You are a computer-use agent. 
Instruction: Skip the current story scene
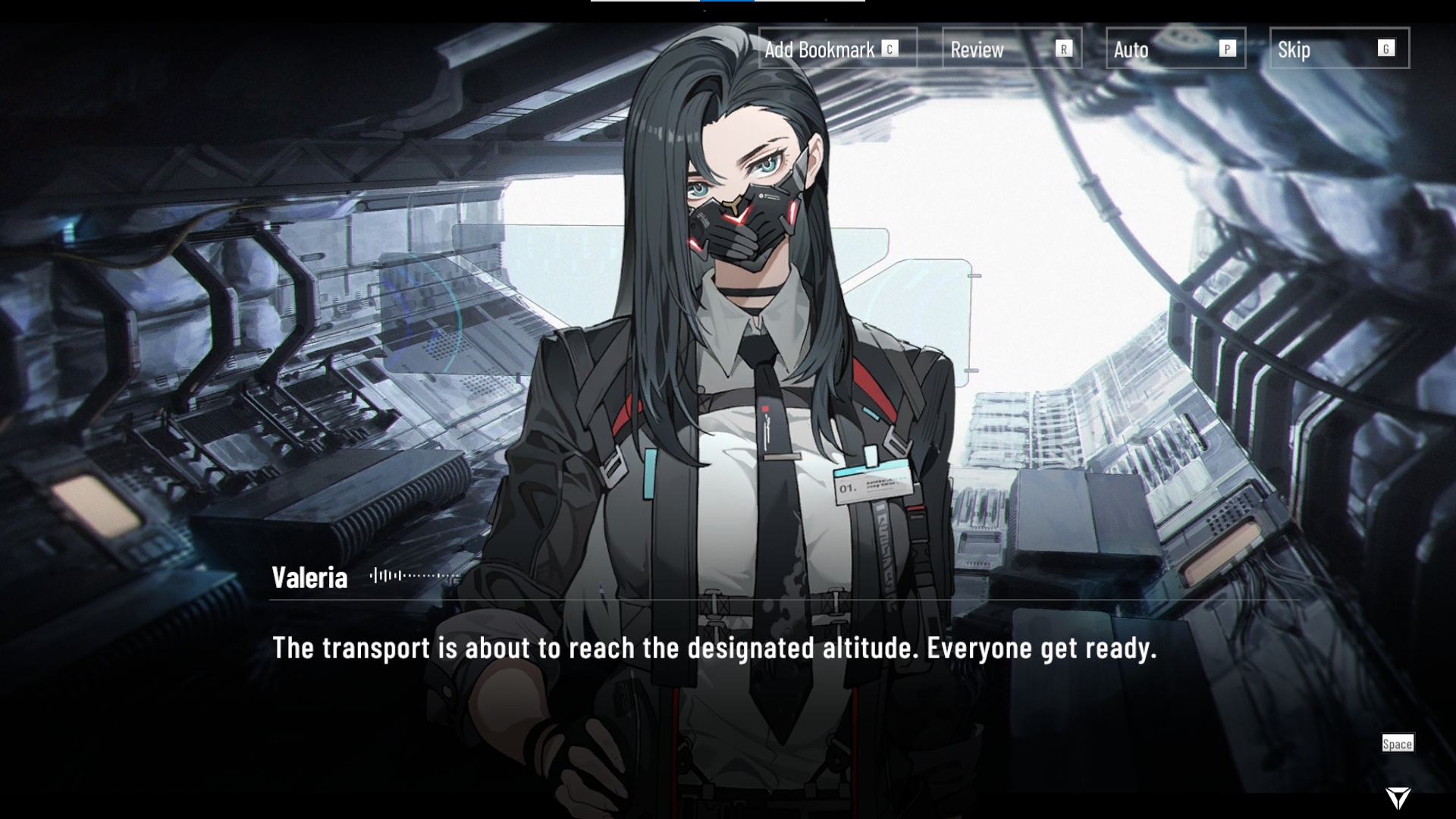[x=1338, y=49]
